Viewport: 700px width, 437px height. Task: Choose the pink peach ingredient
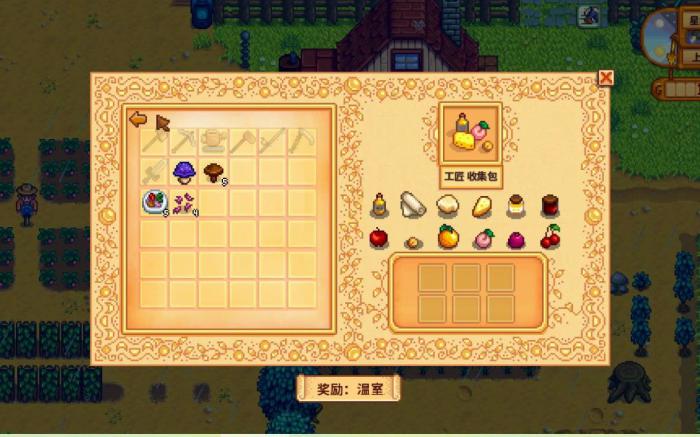482,239
